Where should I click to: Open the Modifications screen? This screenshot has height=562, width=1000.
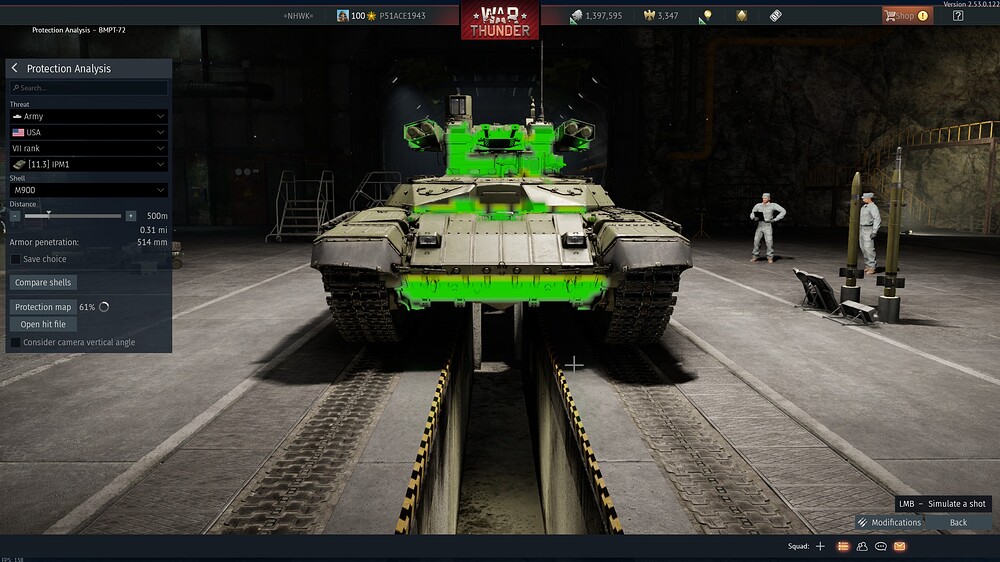(889, 522)
